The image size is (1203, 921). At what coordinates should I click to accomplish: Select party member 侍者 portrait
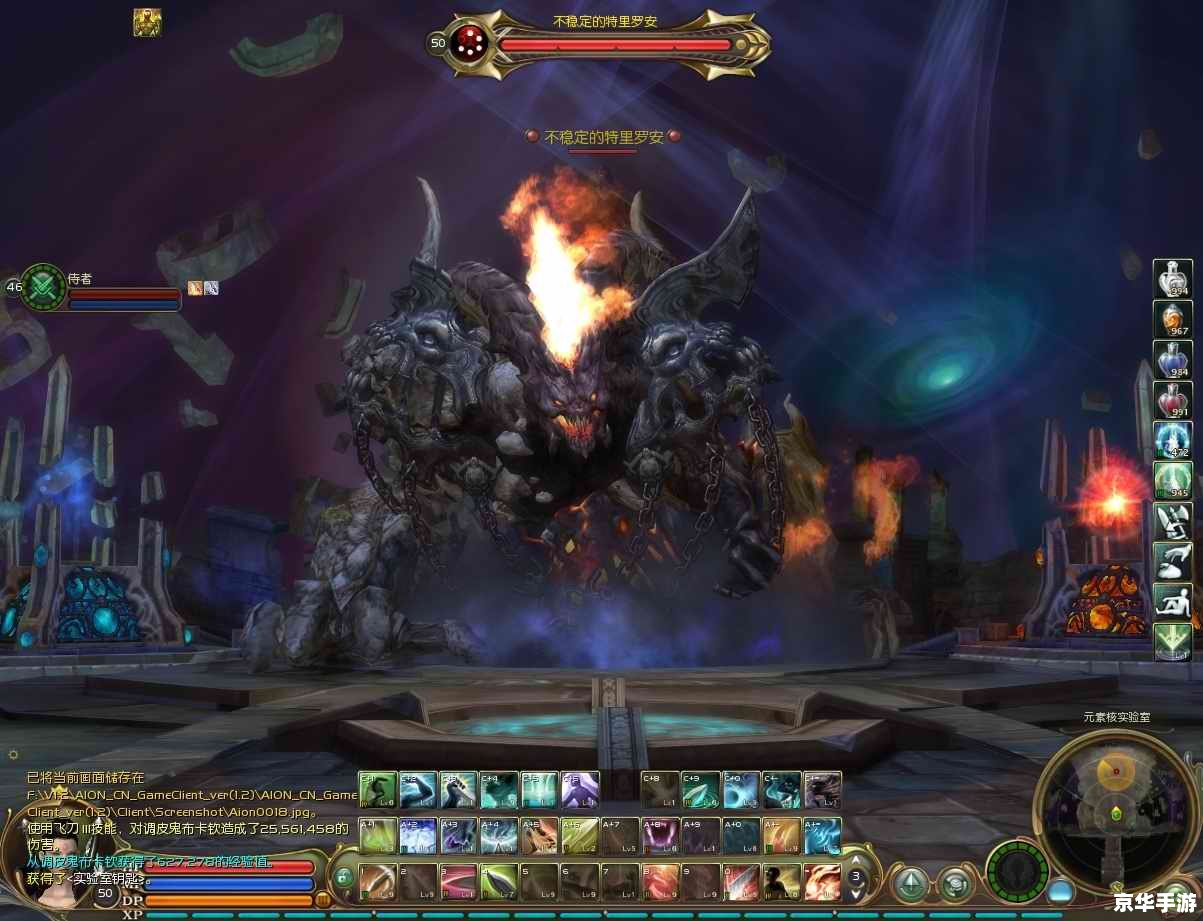click(x=43, y=286)
